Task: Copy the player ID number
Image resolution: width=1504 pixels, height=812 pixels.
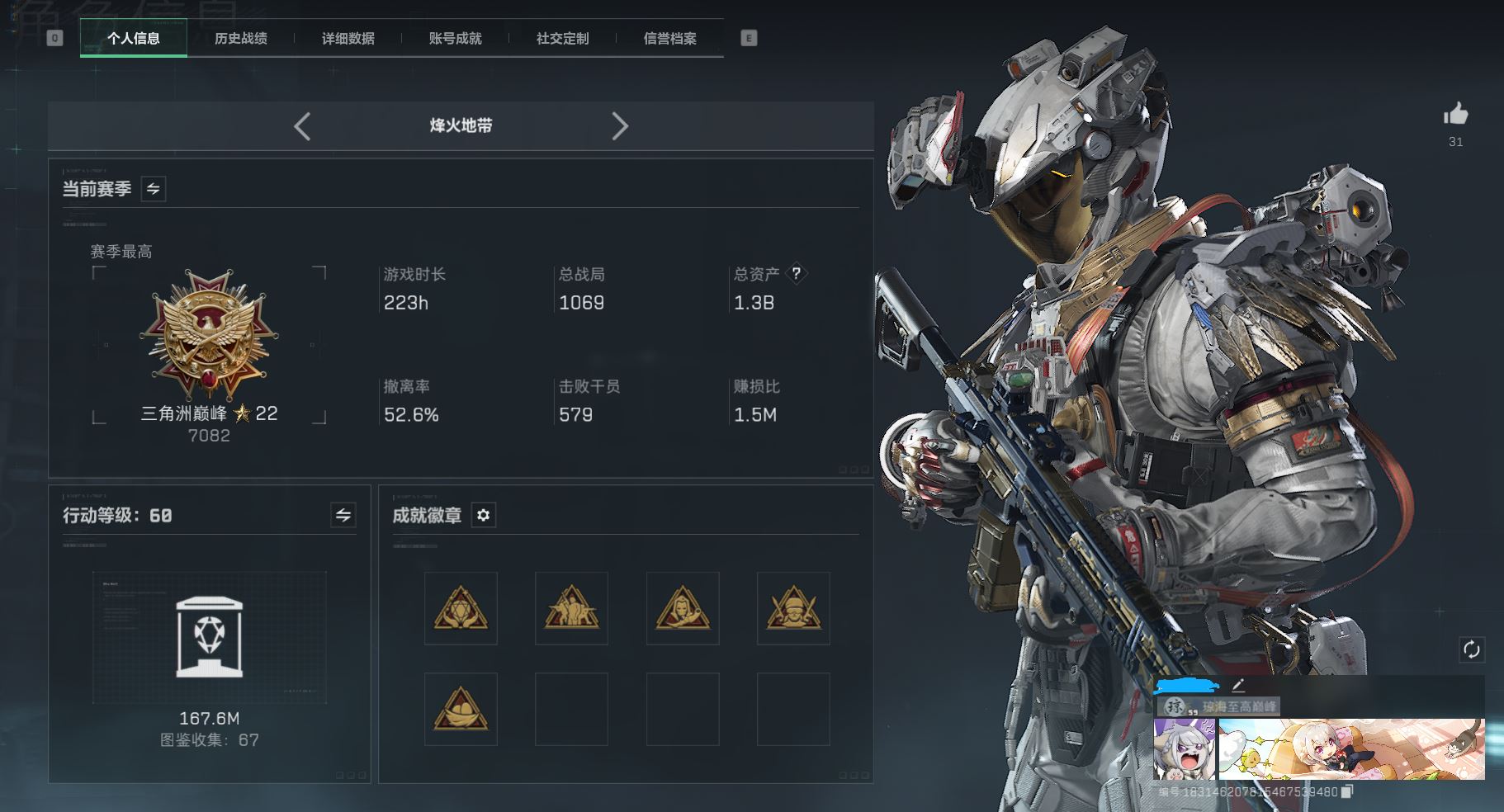Action: pos(1347,792)
